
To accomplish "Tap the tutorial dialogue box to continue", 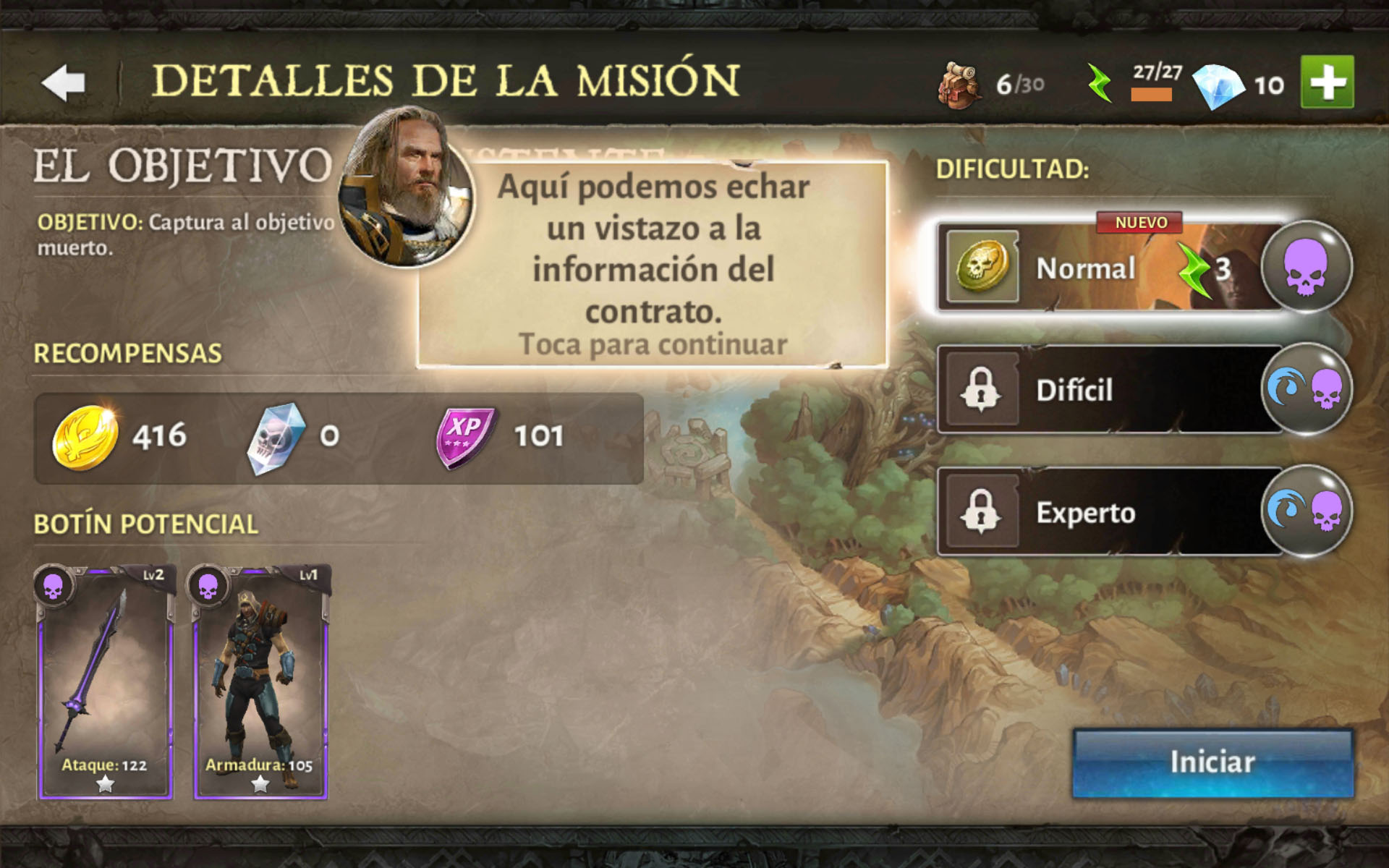I will click(x=653, y=265).
